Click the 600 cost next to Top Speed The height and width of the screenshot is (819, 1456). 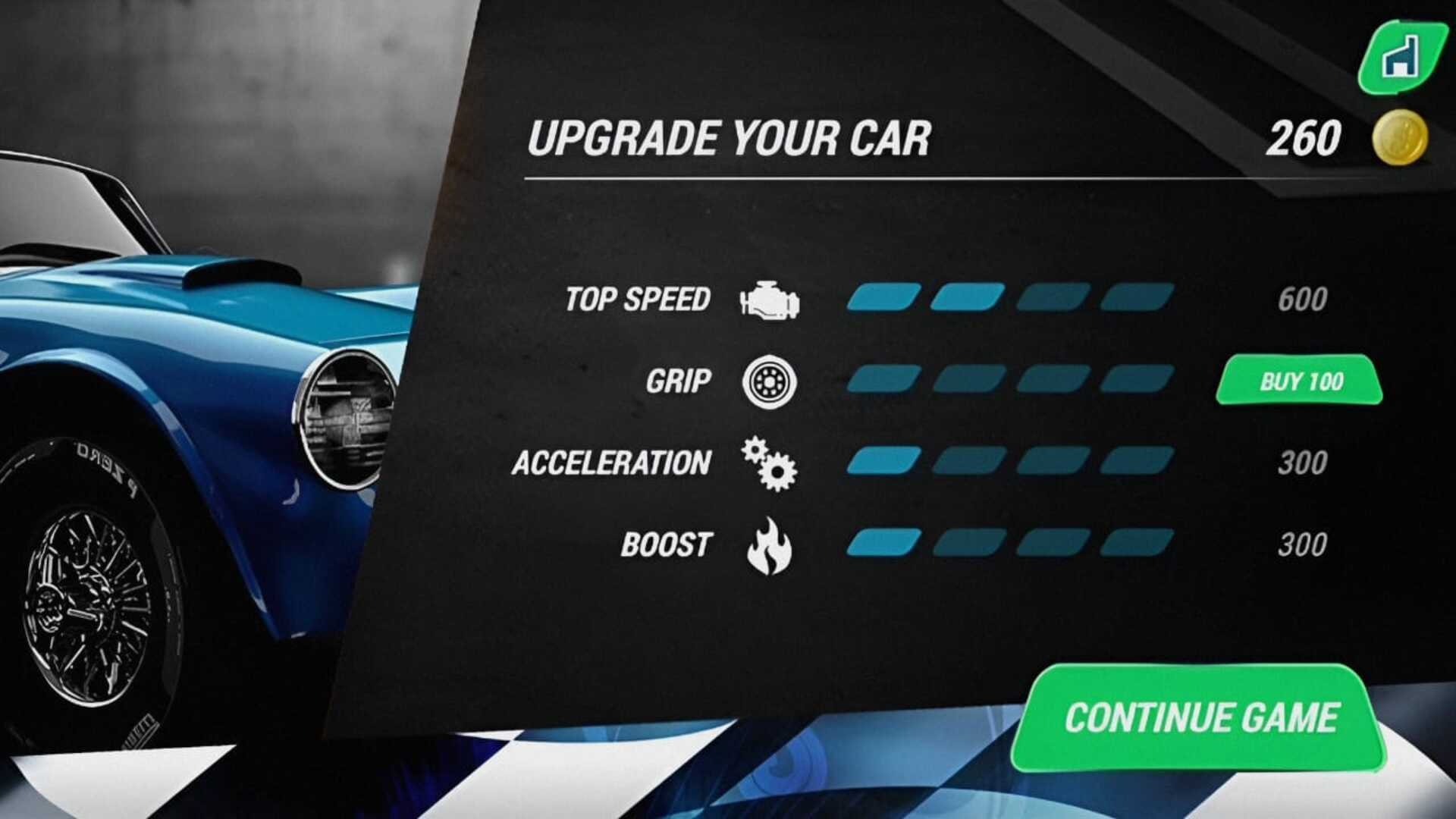1305,300
